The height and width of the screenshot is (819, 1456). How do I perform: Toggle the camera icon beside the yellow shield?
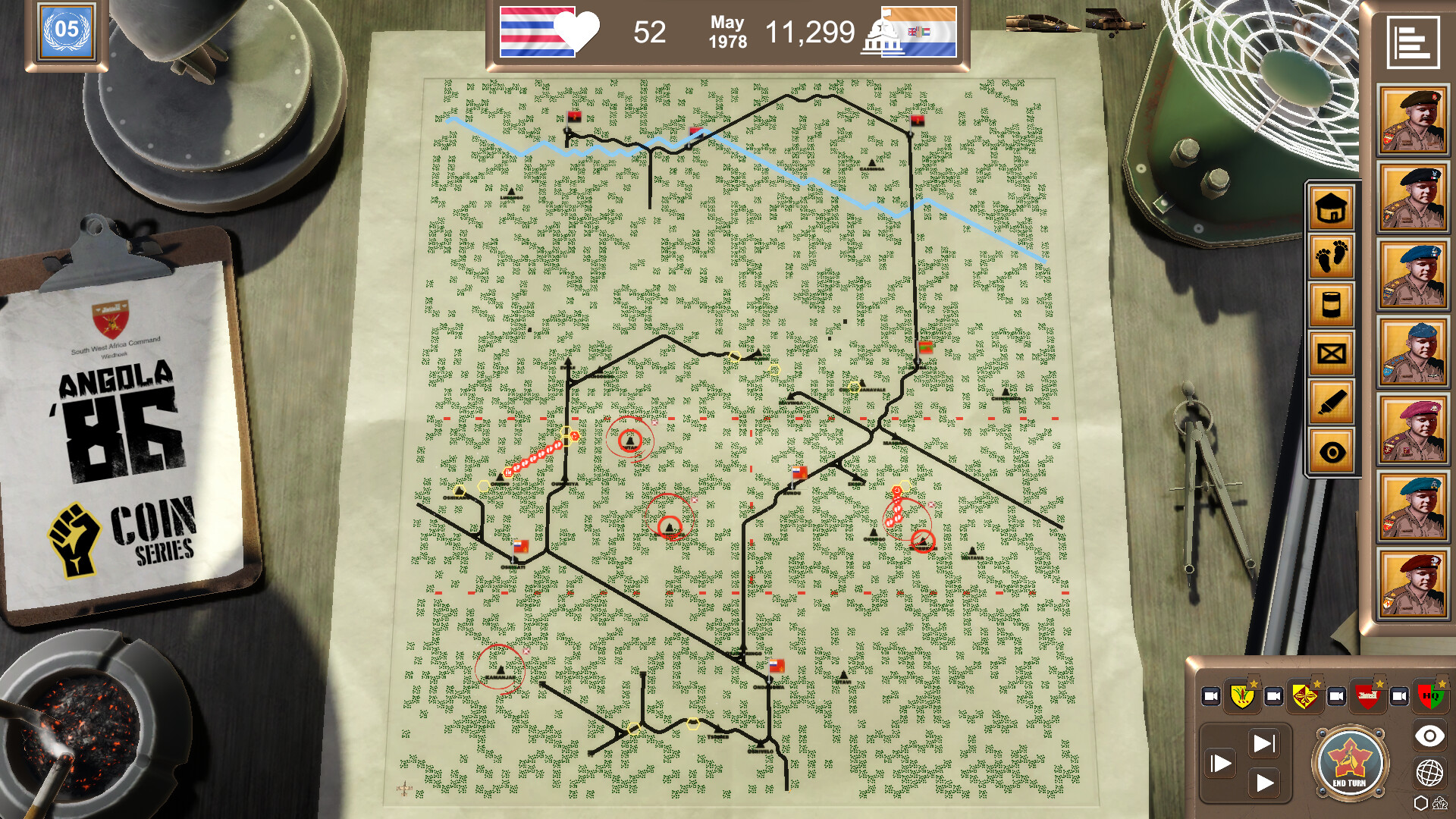click(1211, 695)
